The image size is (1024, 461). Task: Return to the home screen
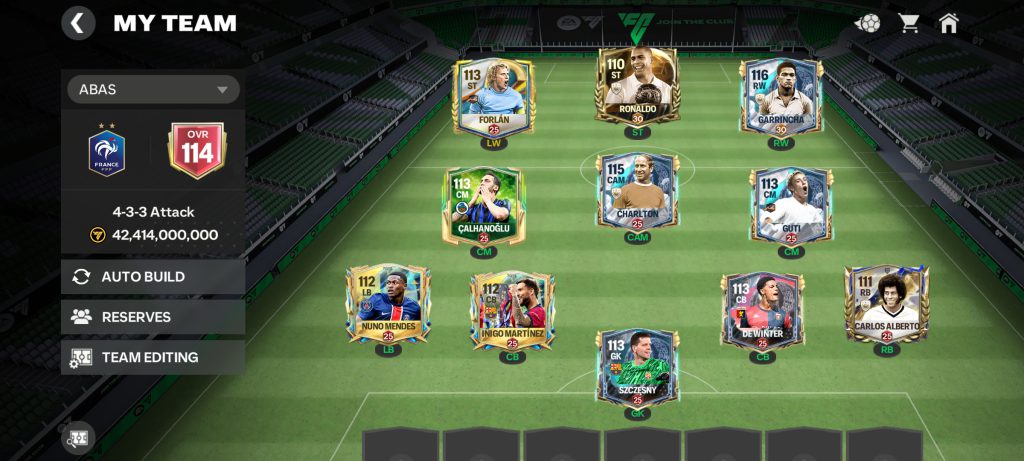click(949, 22)
